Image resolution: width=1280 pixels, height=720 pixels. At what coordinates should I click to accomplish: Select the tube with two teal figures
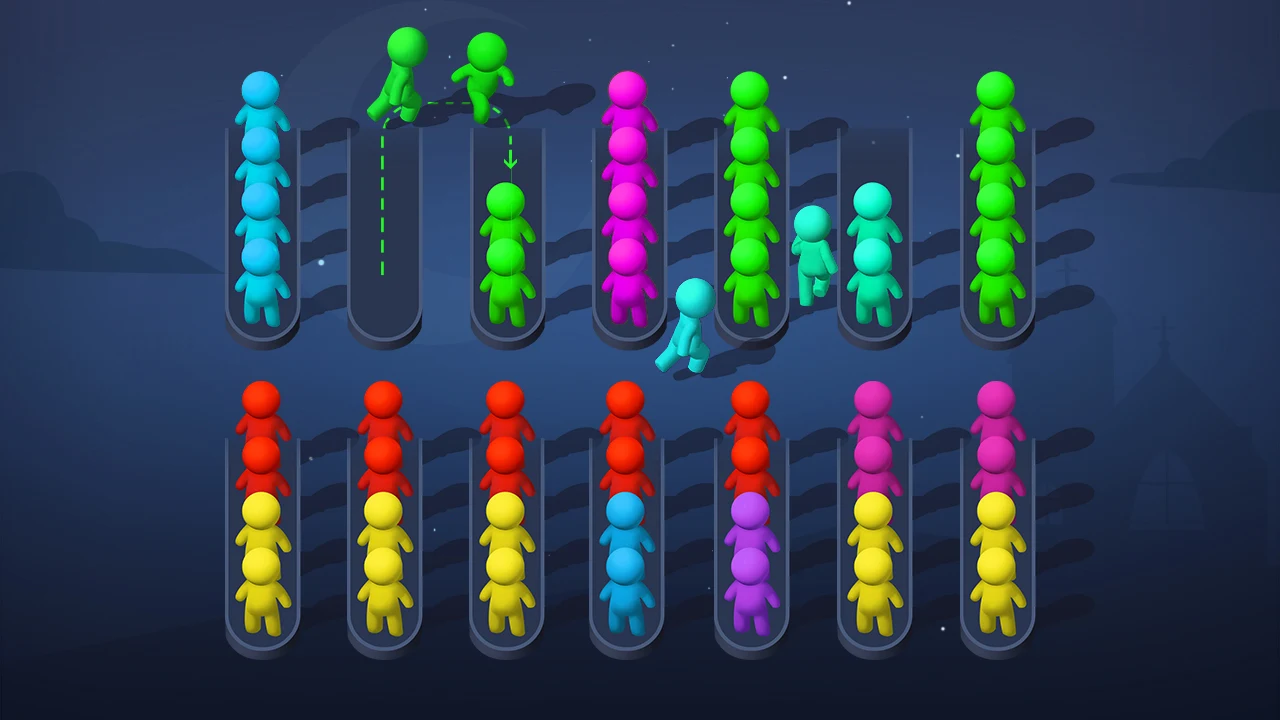pos(873,250)
